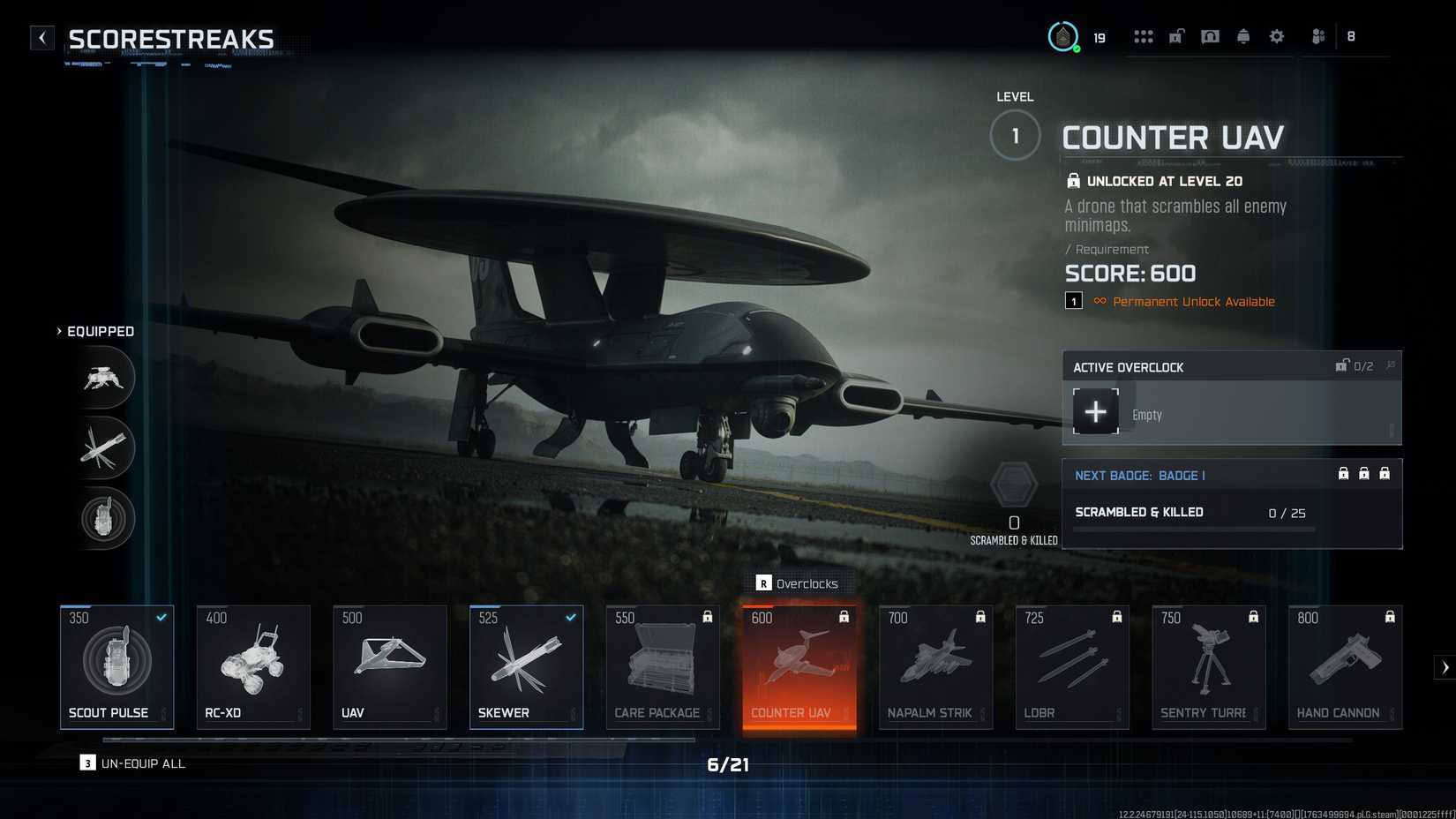Click the locked Counter UAV padlock

coord(844,618)
